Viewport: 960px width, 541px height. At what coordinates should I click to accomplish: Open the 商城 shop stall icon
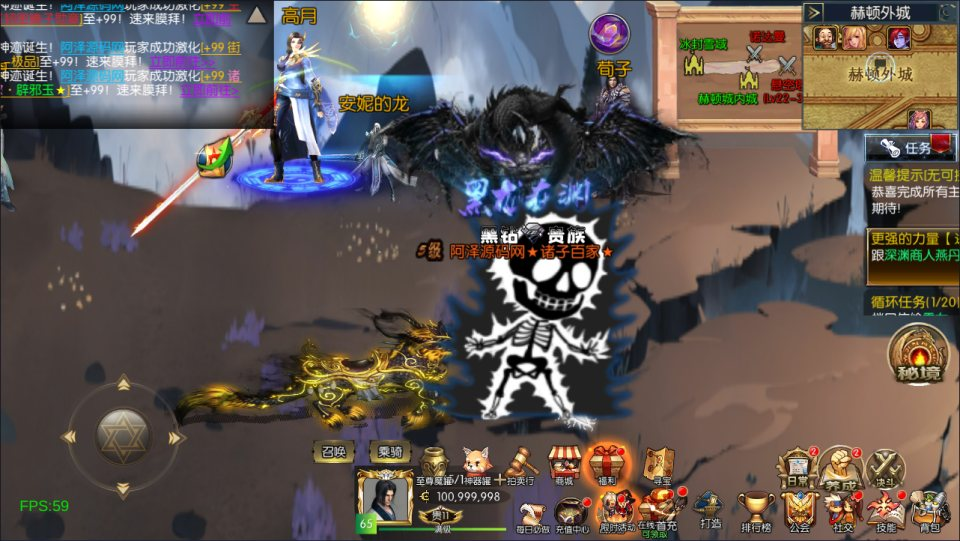[x=565, y=465]
